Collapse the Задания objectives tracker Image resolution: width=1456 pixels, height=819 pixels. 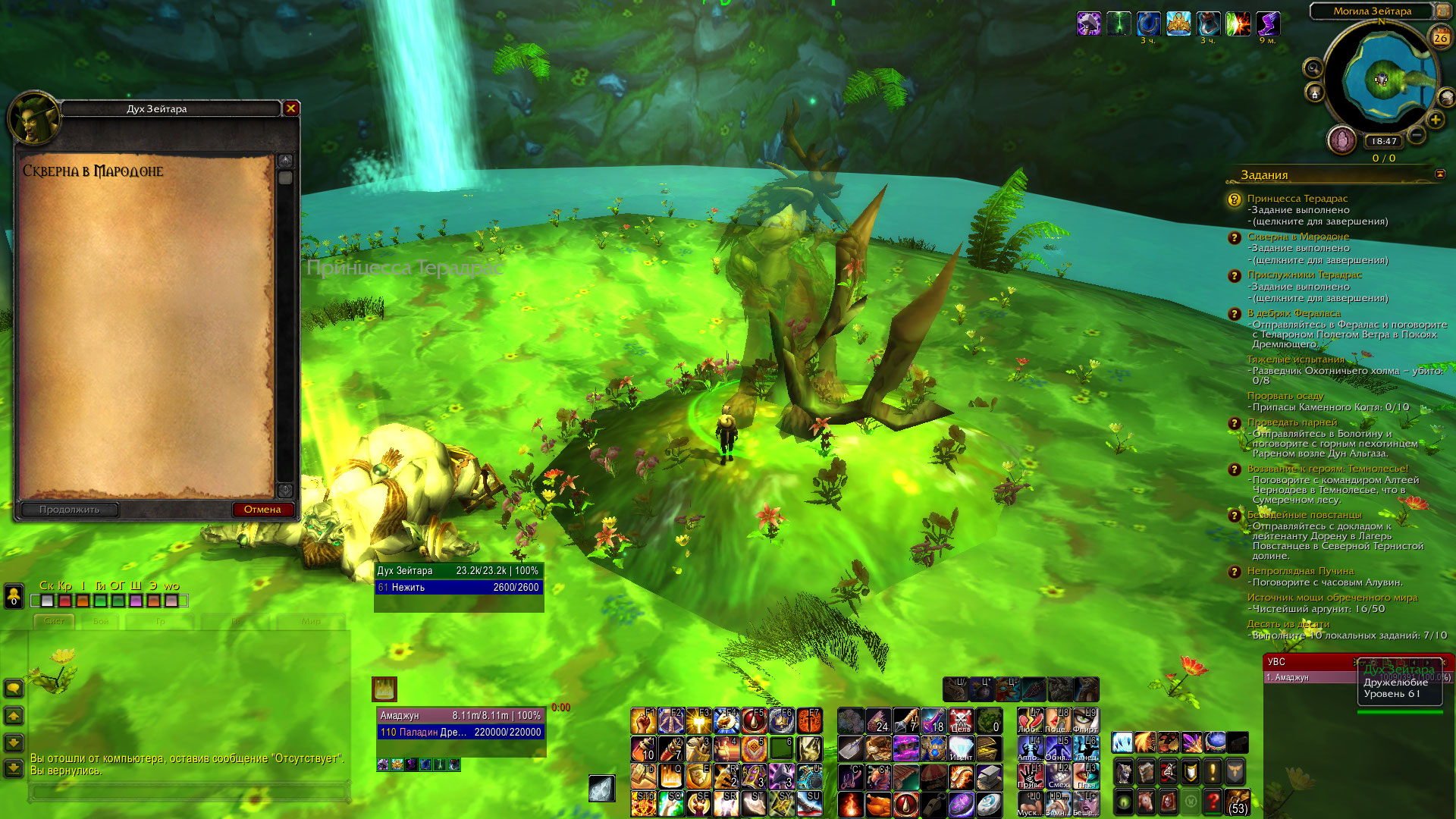[x=1439, y=174]
